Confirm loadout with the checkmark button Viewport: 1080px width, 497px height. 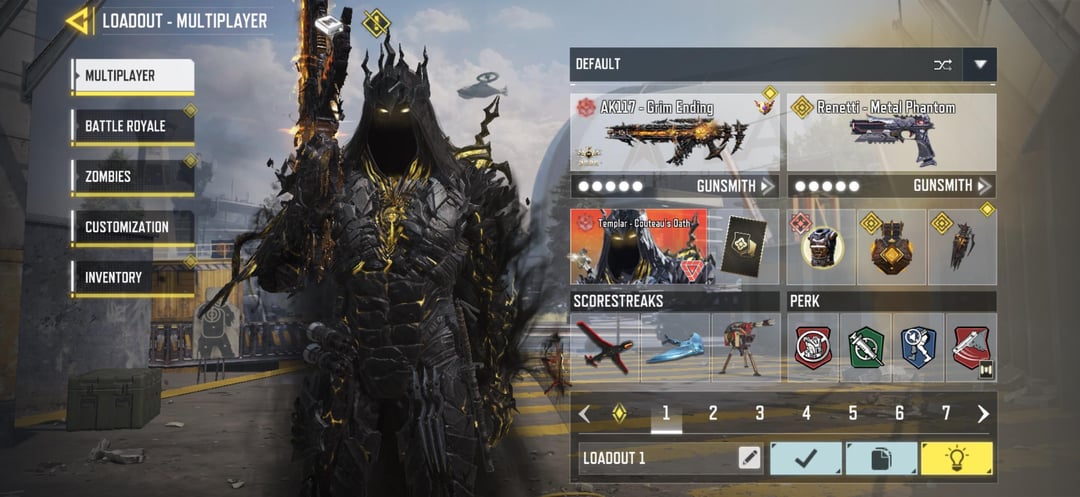(x=805, y=459)
